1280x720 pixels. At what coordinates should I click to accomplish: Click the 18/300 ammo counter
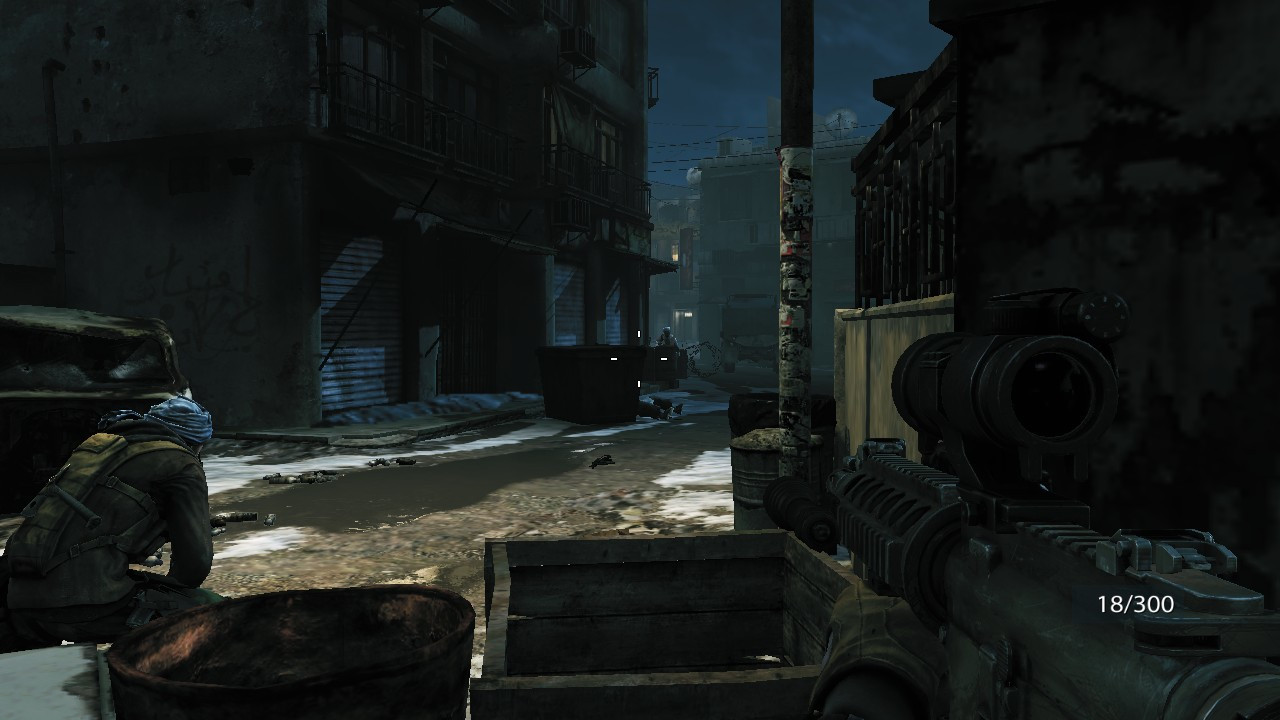point(1136,604)
